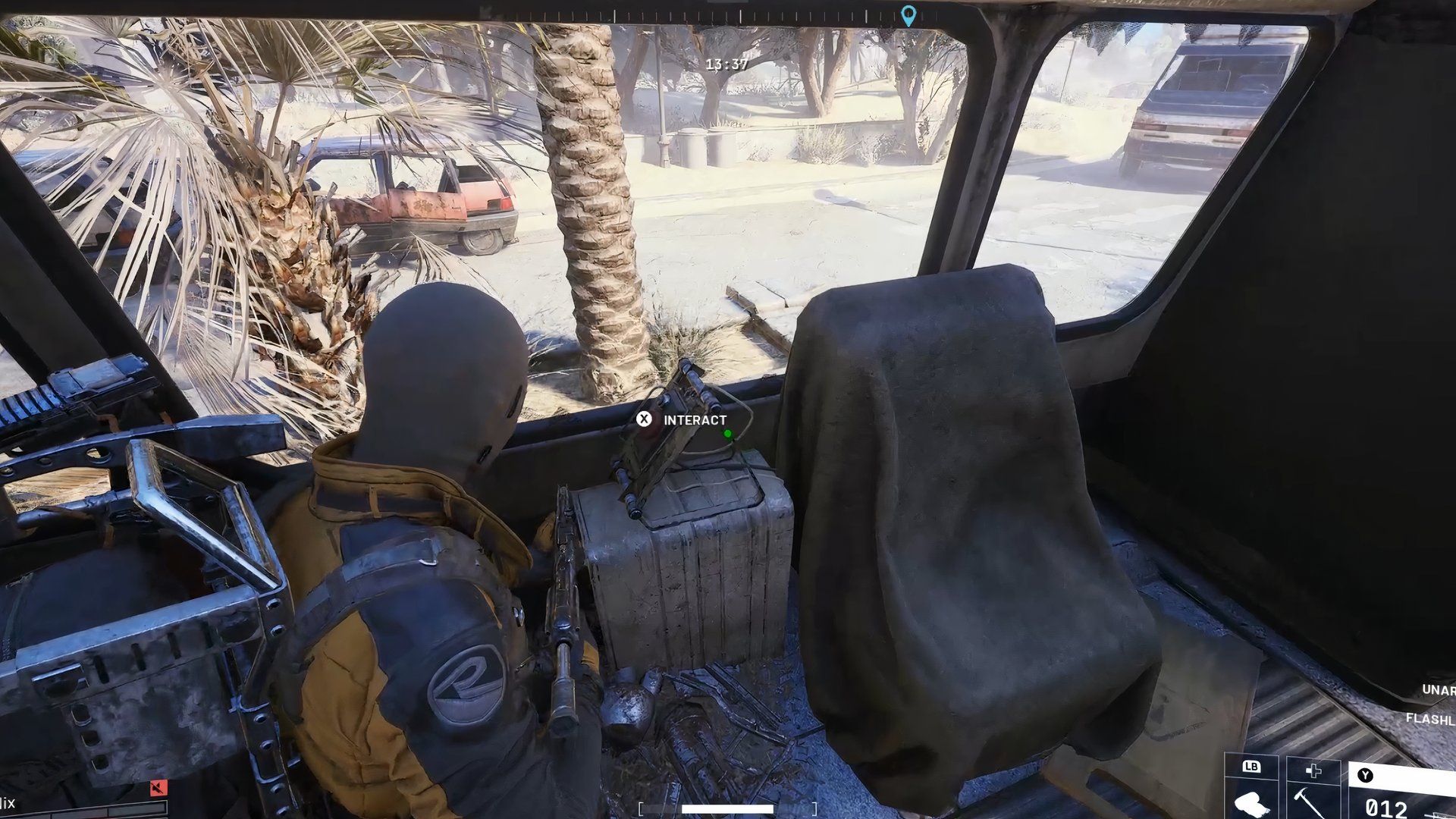Click the blue waypoint pin on the compass
The width and height of the screenshot is (1456, 819).
(908, 17)
